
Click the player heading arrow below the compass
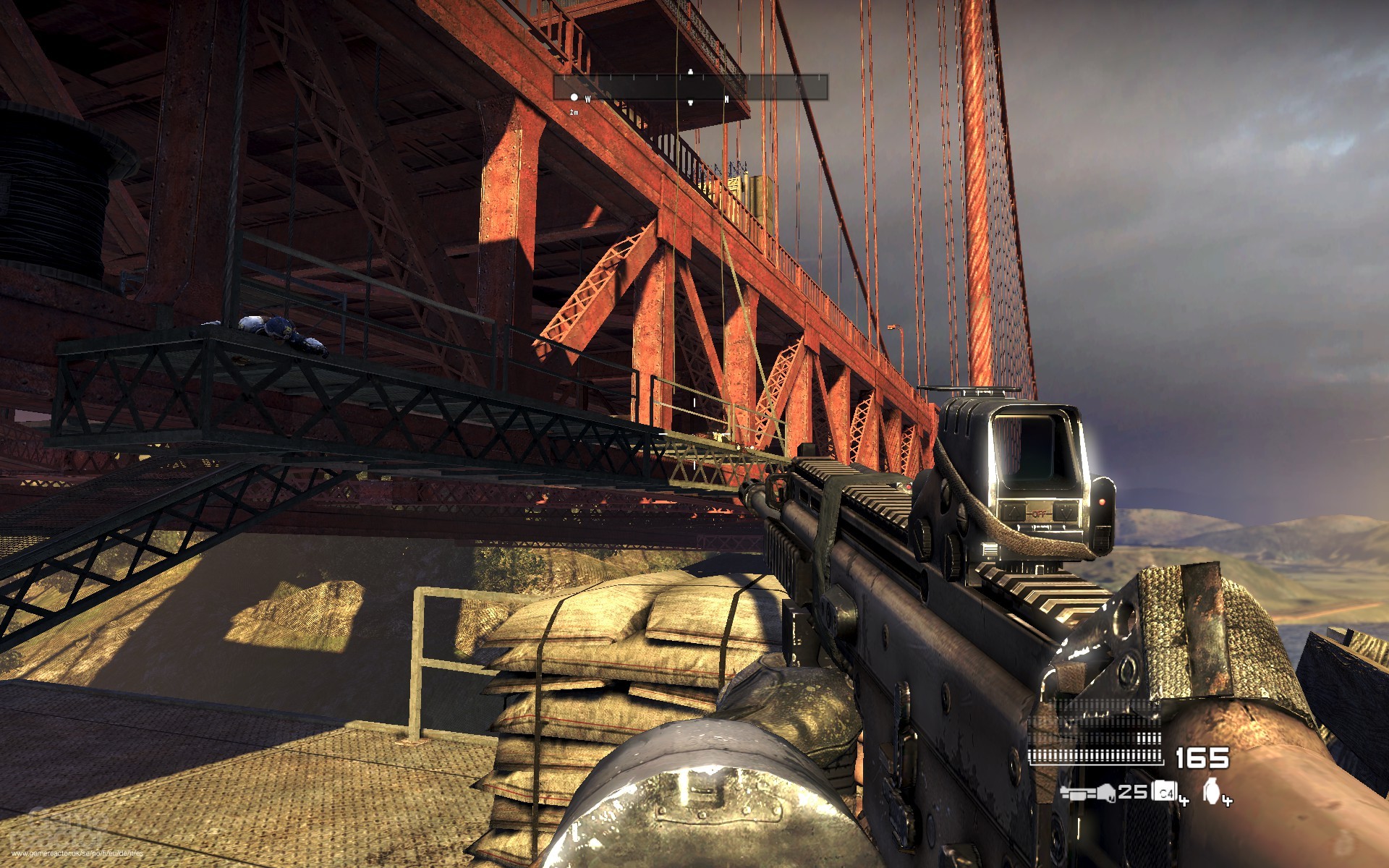[691, 103]
